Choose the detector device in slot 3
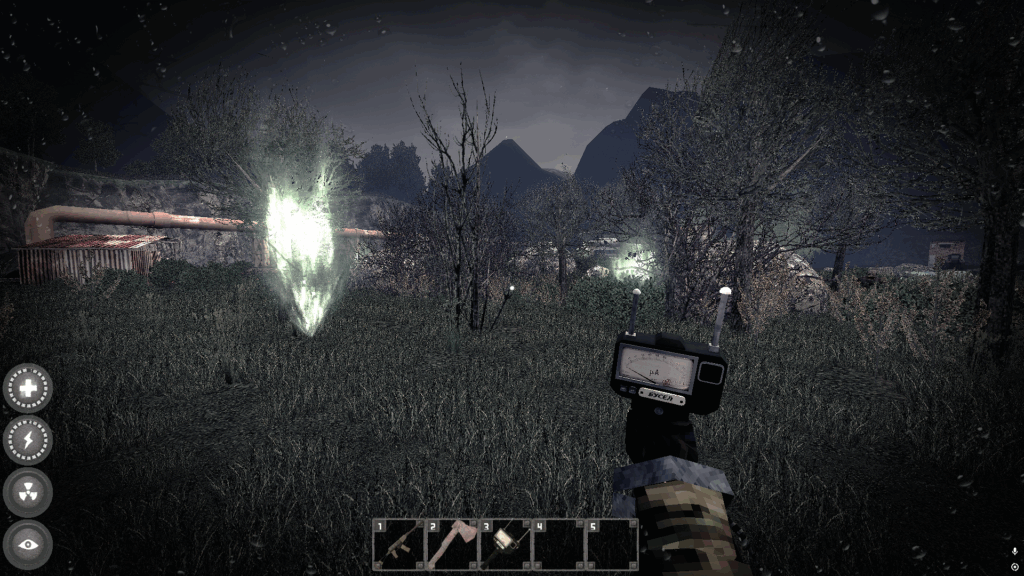Viewport: 1024px width, 576px height. point(505,544)
